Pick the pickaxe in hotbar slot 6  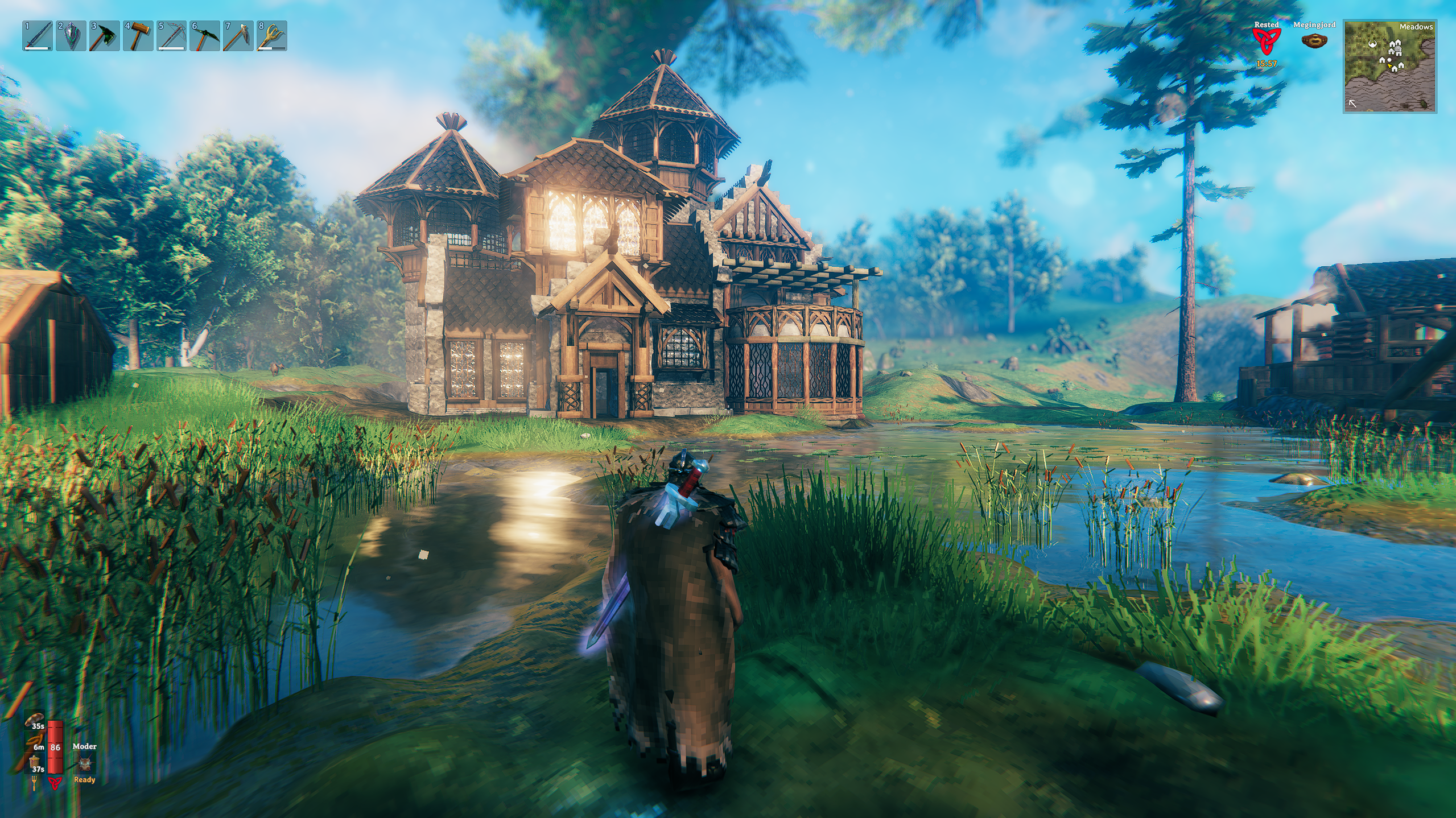pyautogui.click(x=205, y=36)
